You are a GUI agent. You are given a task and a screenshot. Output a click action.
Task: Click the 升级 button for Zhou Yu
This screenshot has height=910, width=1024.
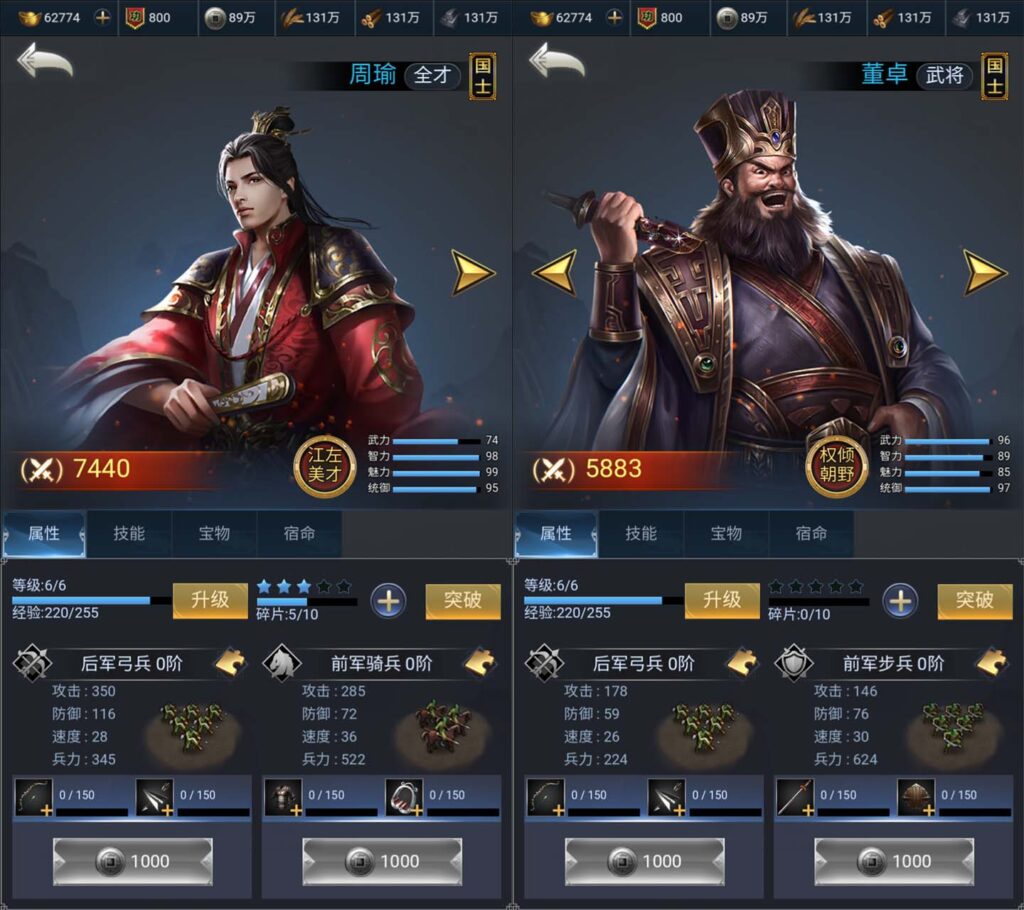tap(210, 600)
